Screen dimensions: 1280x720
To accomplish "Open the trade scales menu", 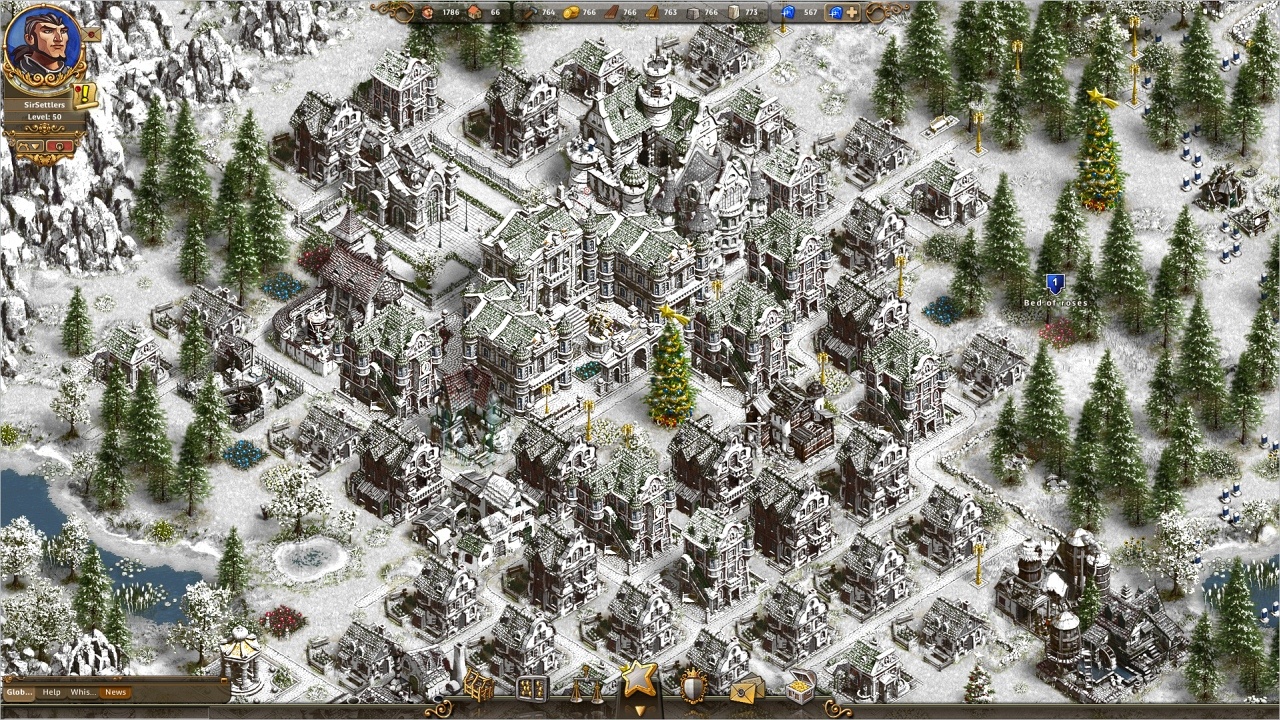I will click(x=587, y=688).
